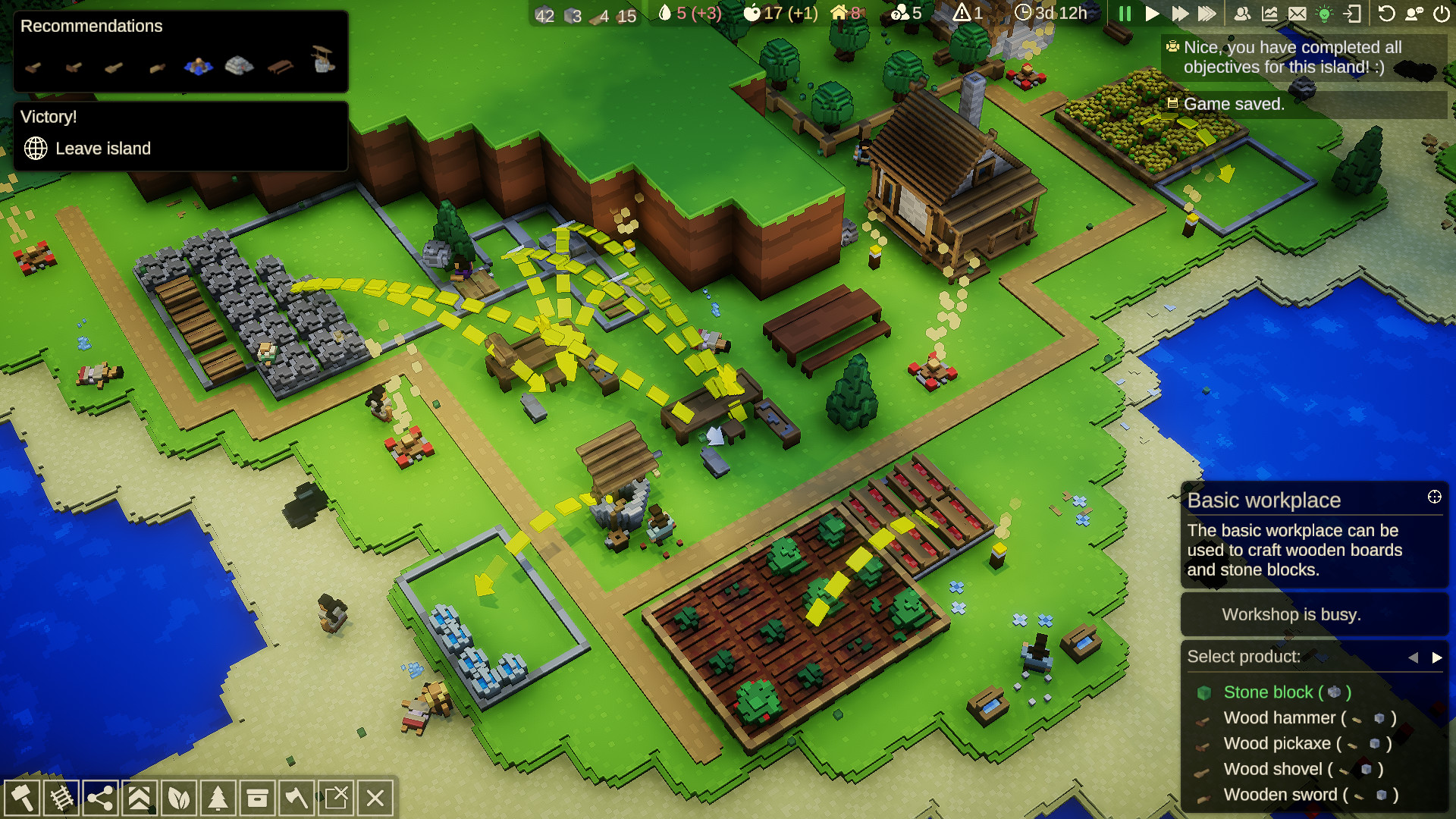Go to next product page arrow
The height and width of the screenshot is (819, 1456).
pos(1436,657)
